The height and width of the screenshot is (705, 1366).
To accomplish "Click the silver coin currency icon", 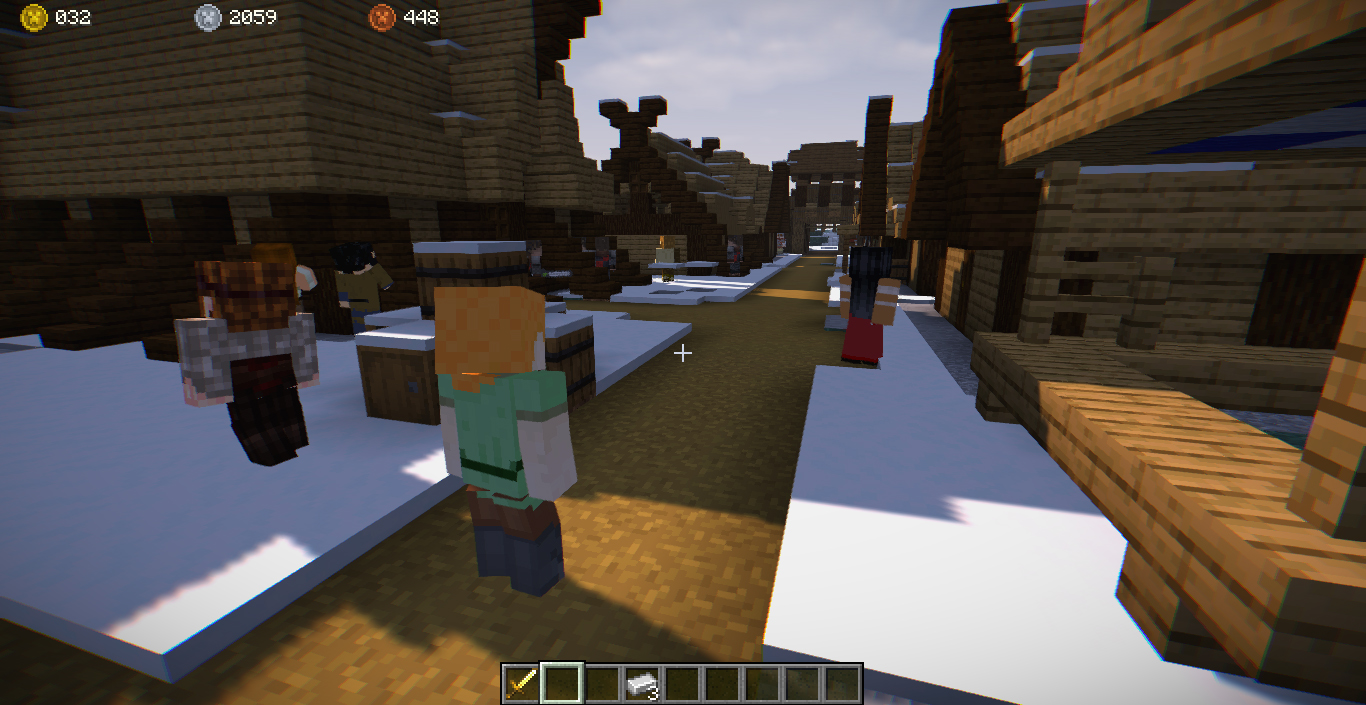I will (x=208, y=17).
